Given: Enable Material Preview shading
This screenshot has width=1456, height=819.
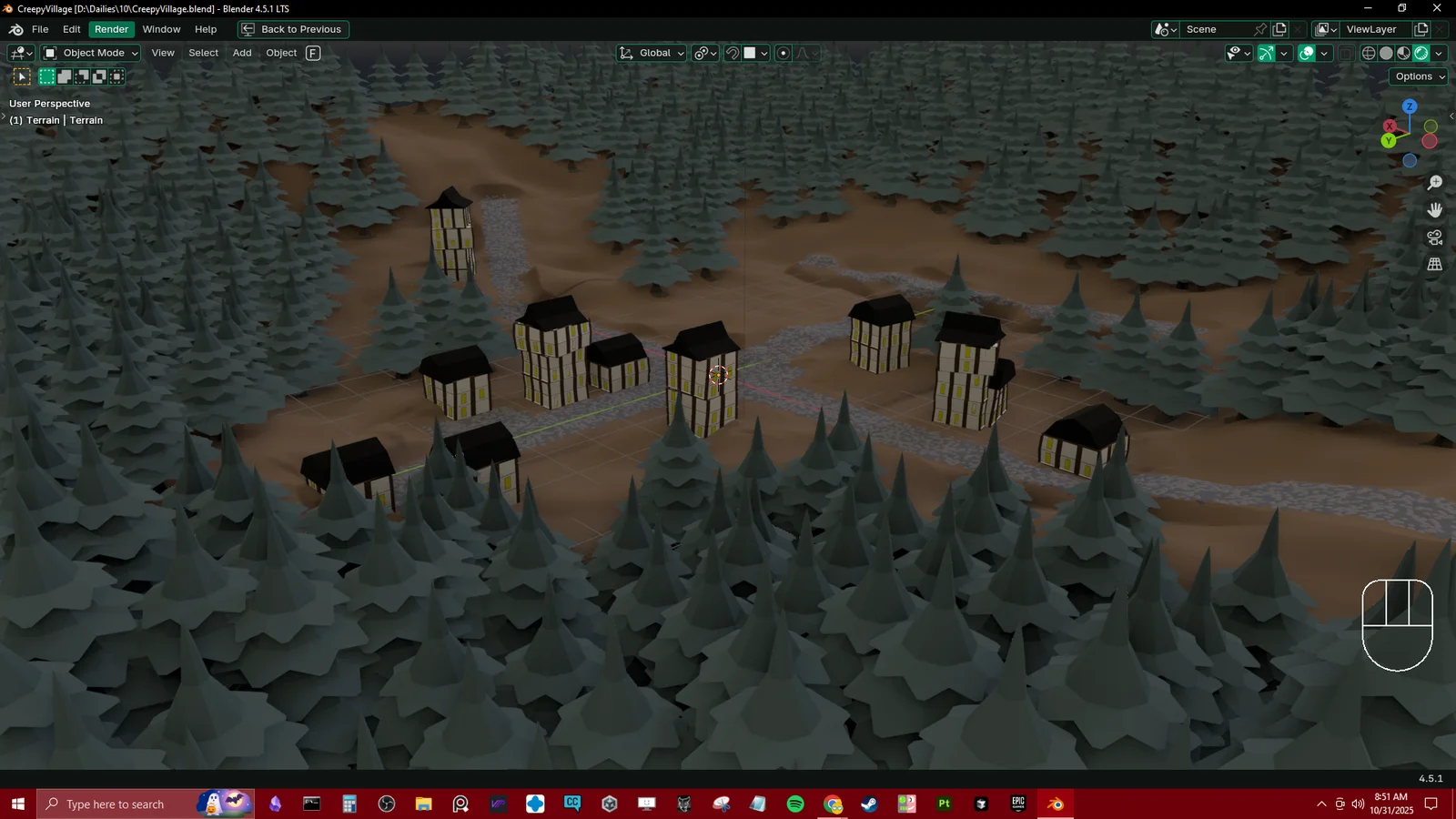Looking at the screenshot, I should (x=1402, y=53).
